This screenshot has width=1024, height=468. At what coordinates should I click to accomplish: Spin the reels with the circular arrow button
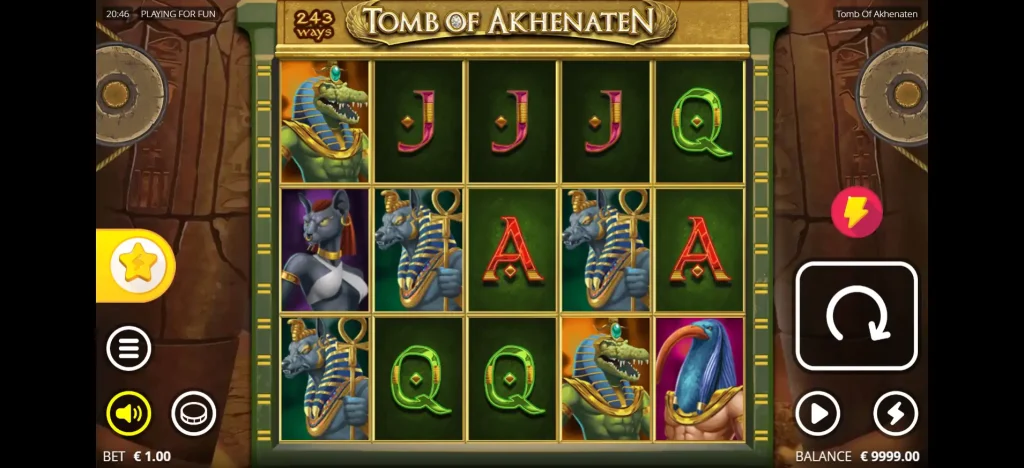[856, 316]
